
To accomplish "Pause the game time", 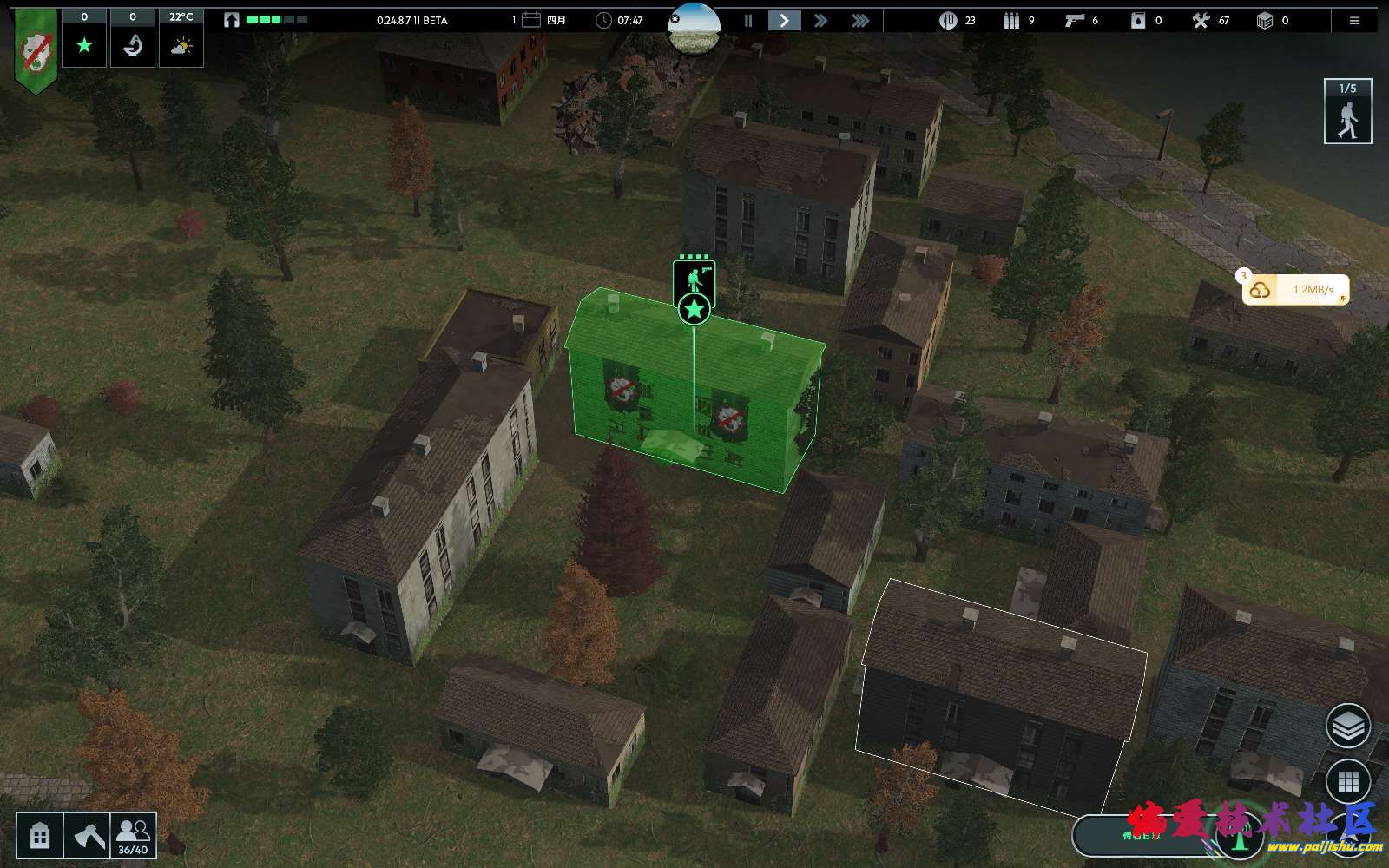I will (747, 20).
